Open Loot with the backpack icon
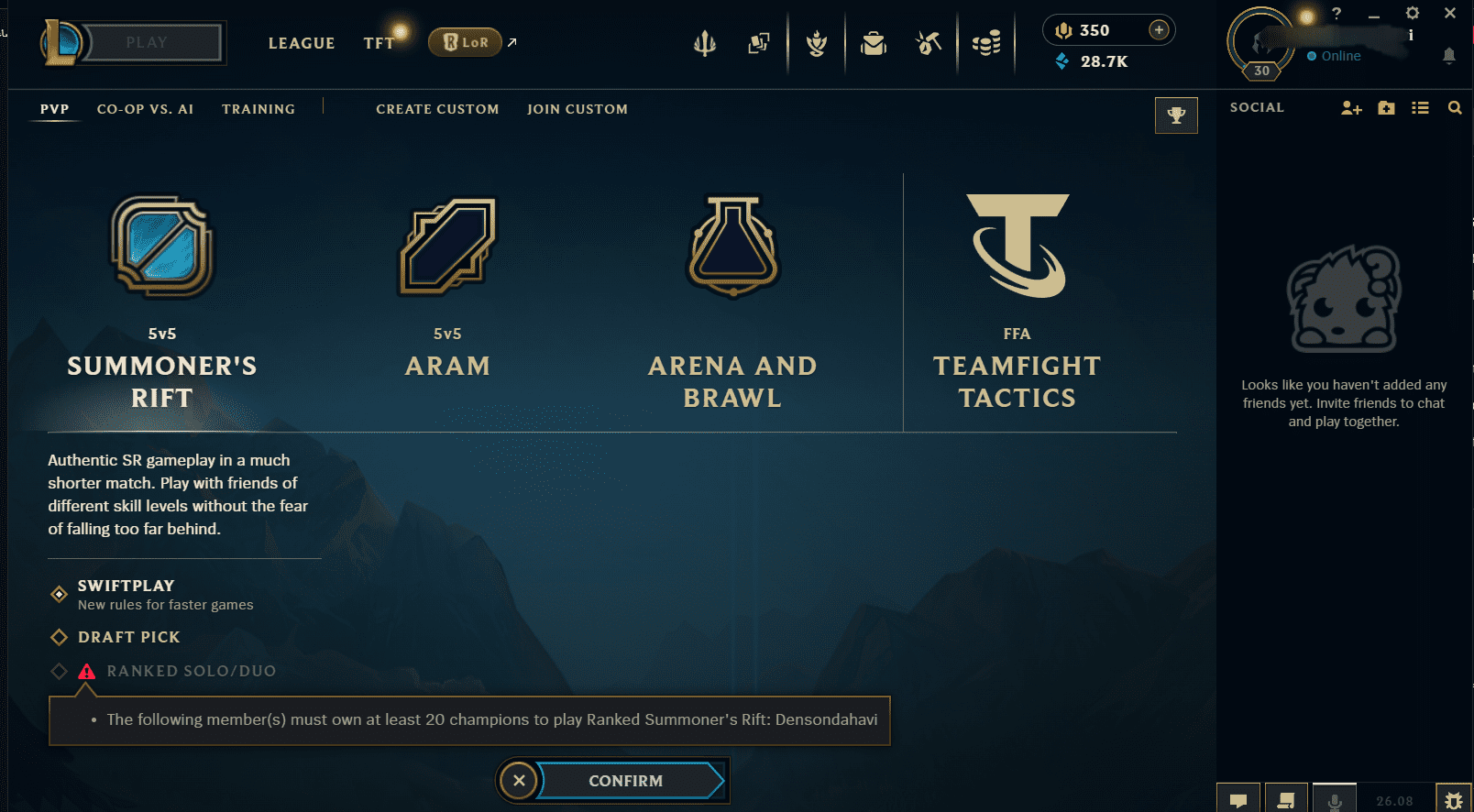The image size is (1474, 812). [x=874, y=43]
